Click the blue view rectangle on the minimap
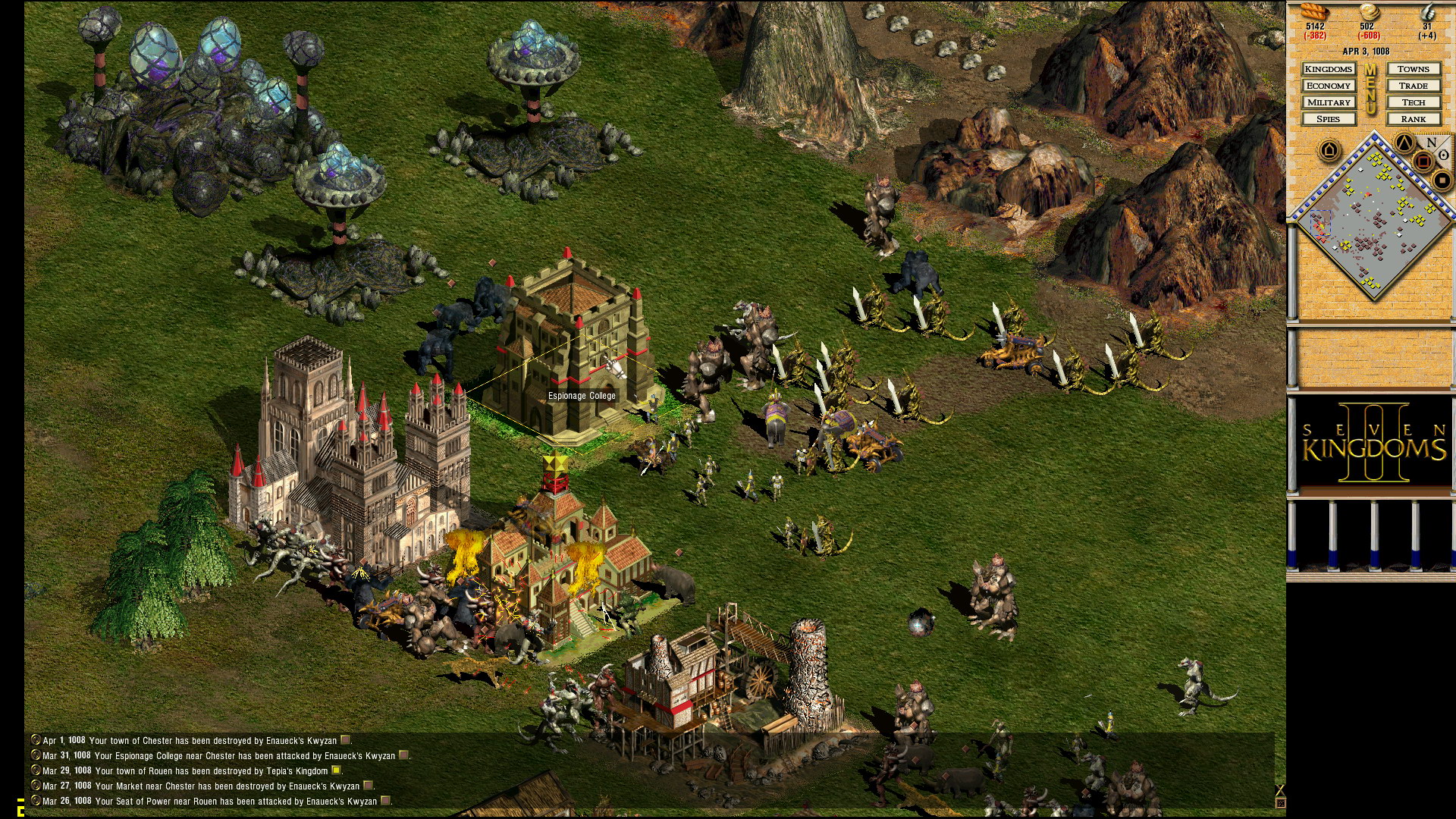Screen dimensions: 1456x819 coord(1320,222)
